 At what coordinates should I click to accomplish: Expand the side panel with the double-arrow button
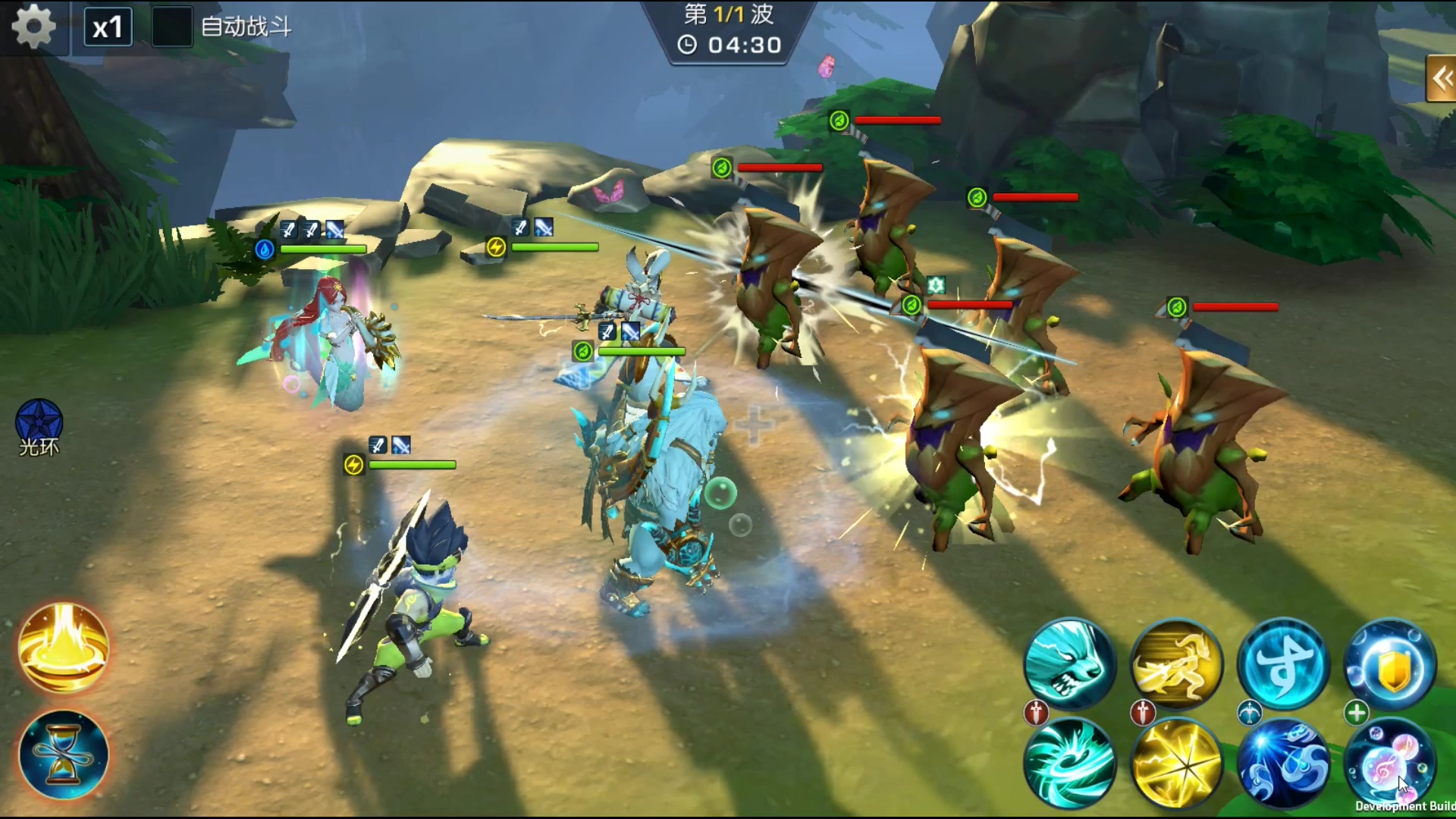[x=1440, y=78]
